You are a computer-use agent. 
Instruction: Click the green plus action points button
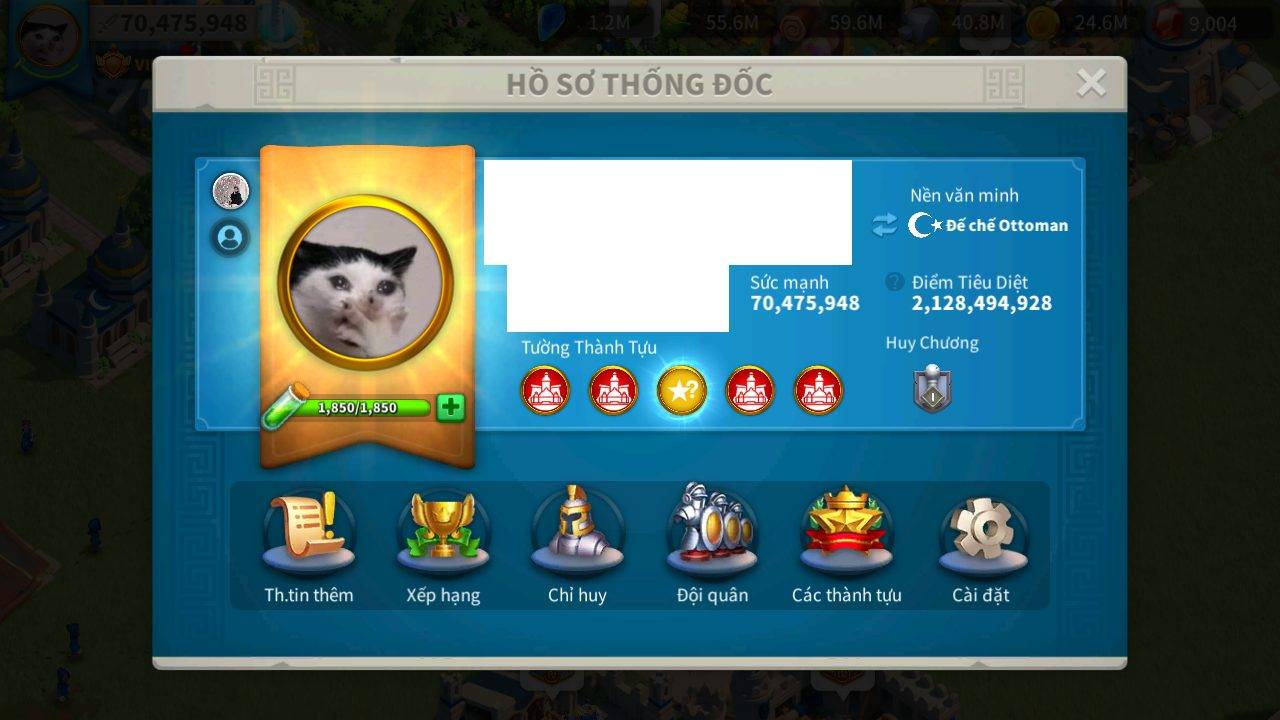point(451,407)
